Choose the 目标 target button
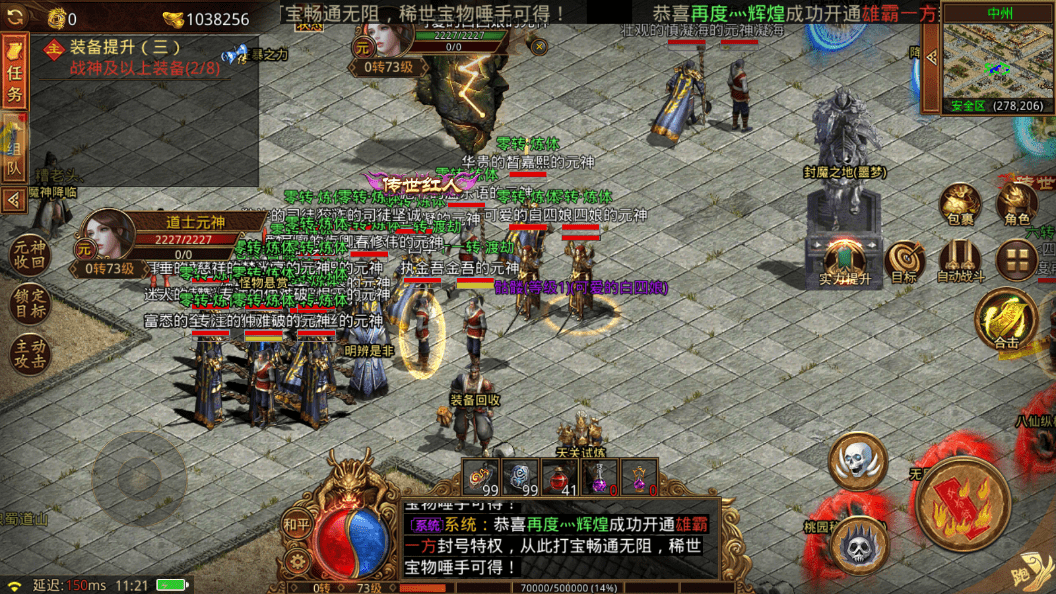Screen dimensions: 1056x594 tap(904, 260)
